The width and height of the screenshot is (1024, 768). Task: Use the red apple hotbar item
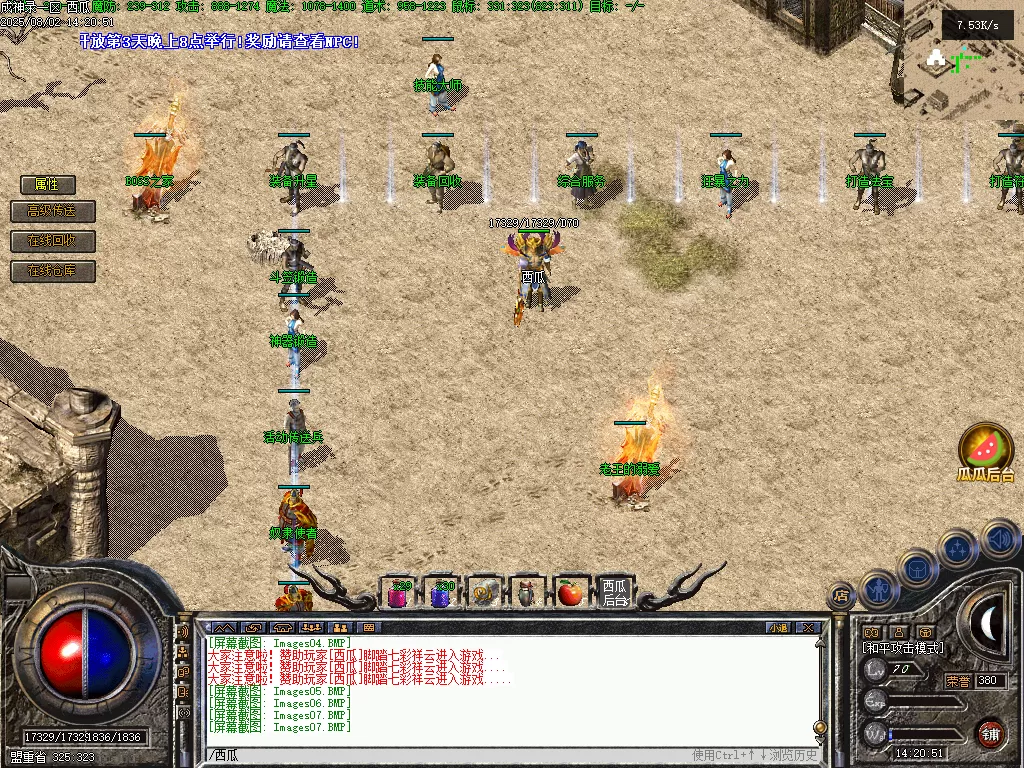(570, 594)
